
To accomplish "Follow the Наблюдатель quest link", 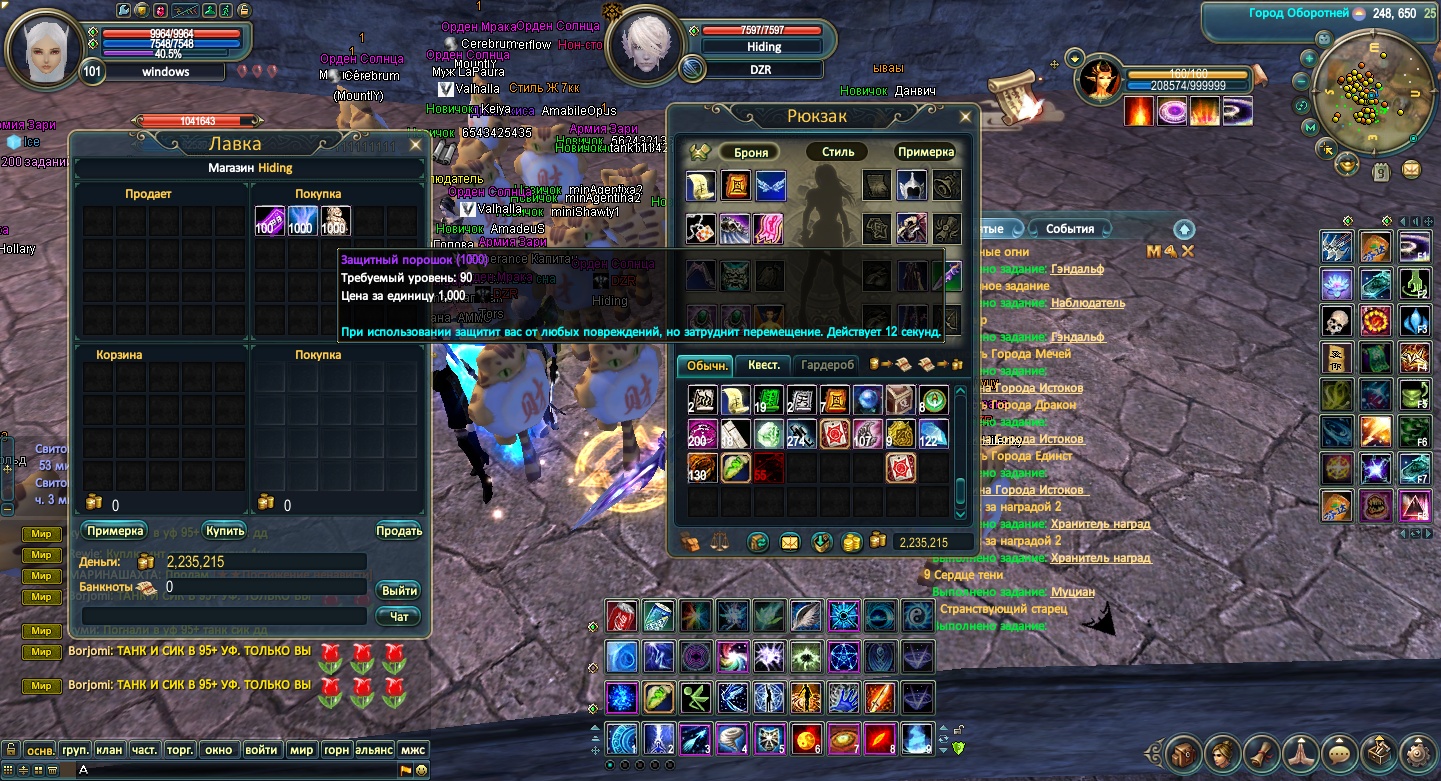I will 1087,303.
